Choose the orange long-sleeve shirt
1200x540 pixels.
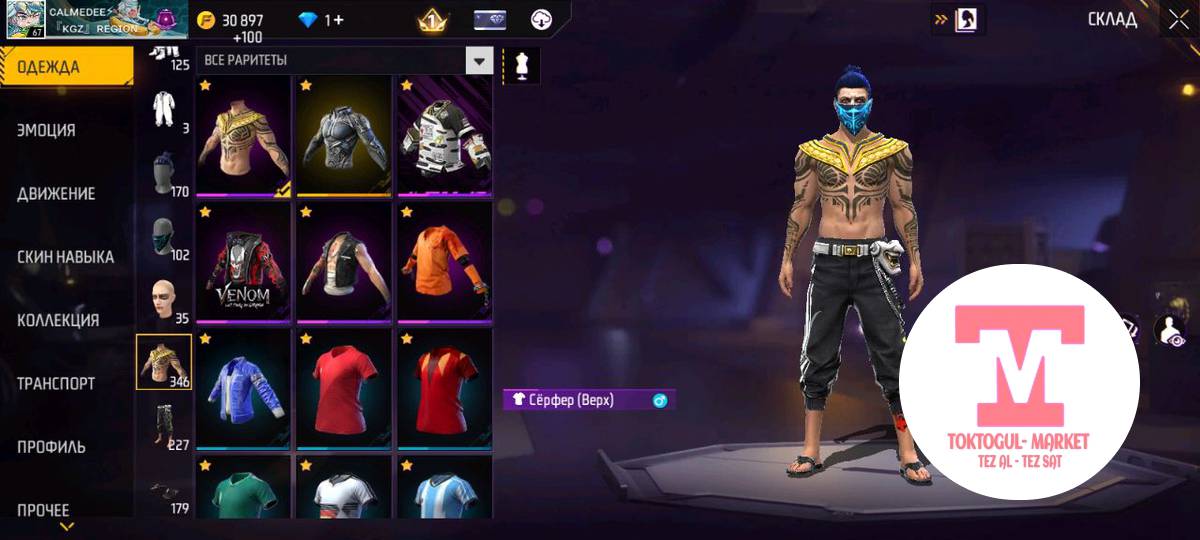444,264
